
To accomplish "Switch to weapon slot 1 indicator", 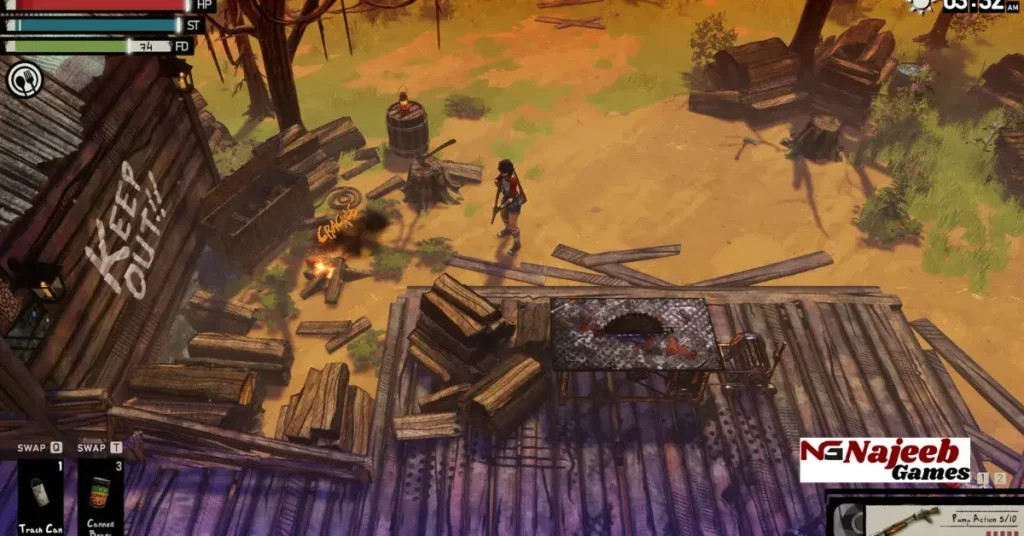I will click(982, 479).
